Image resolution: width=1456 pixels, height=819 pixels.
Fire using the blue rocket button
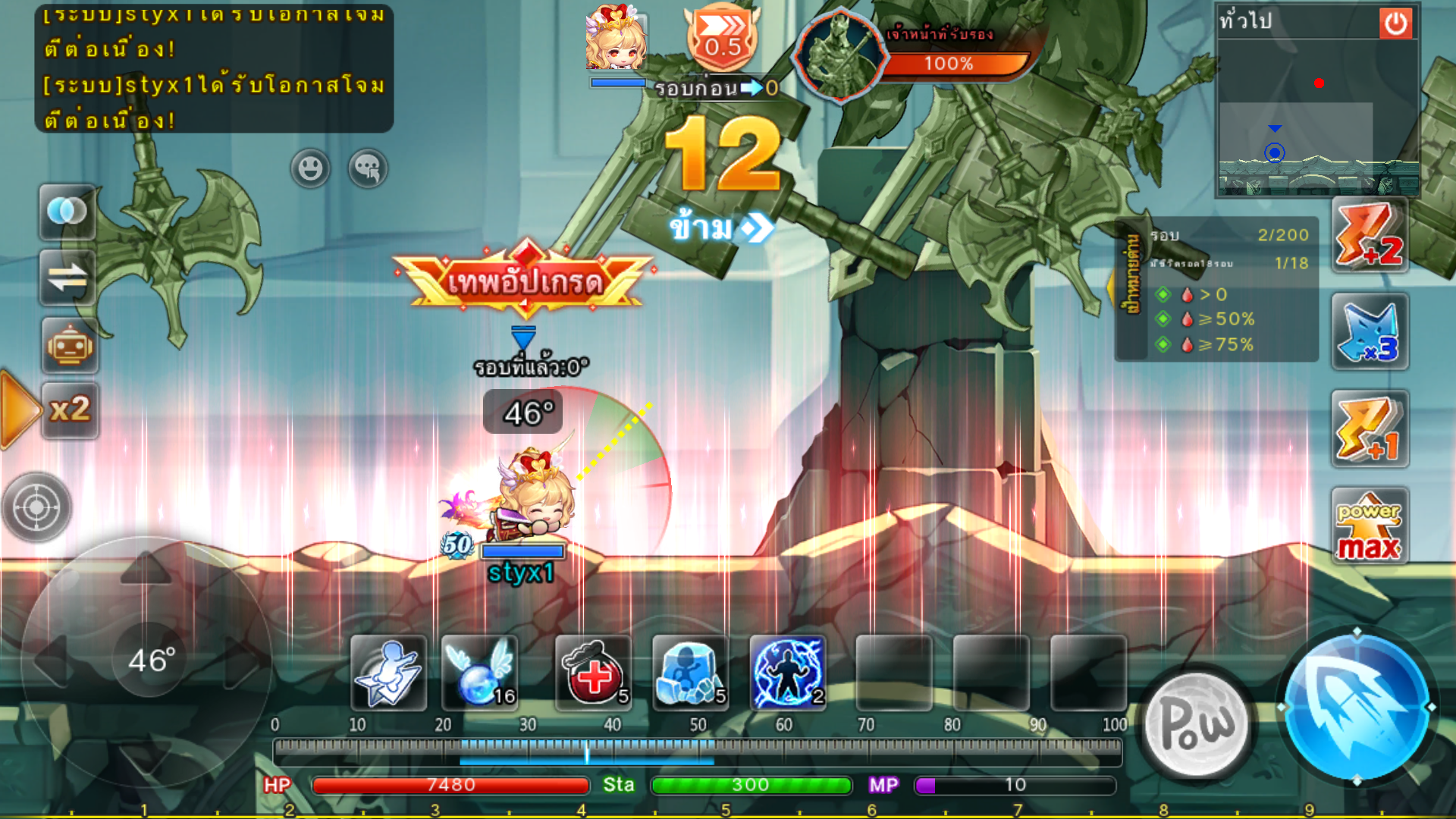1357,708
